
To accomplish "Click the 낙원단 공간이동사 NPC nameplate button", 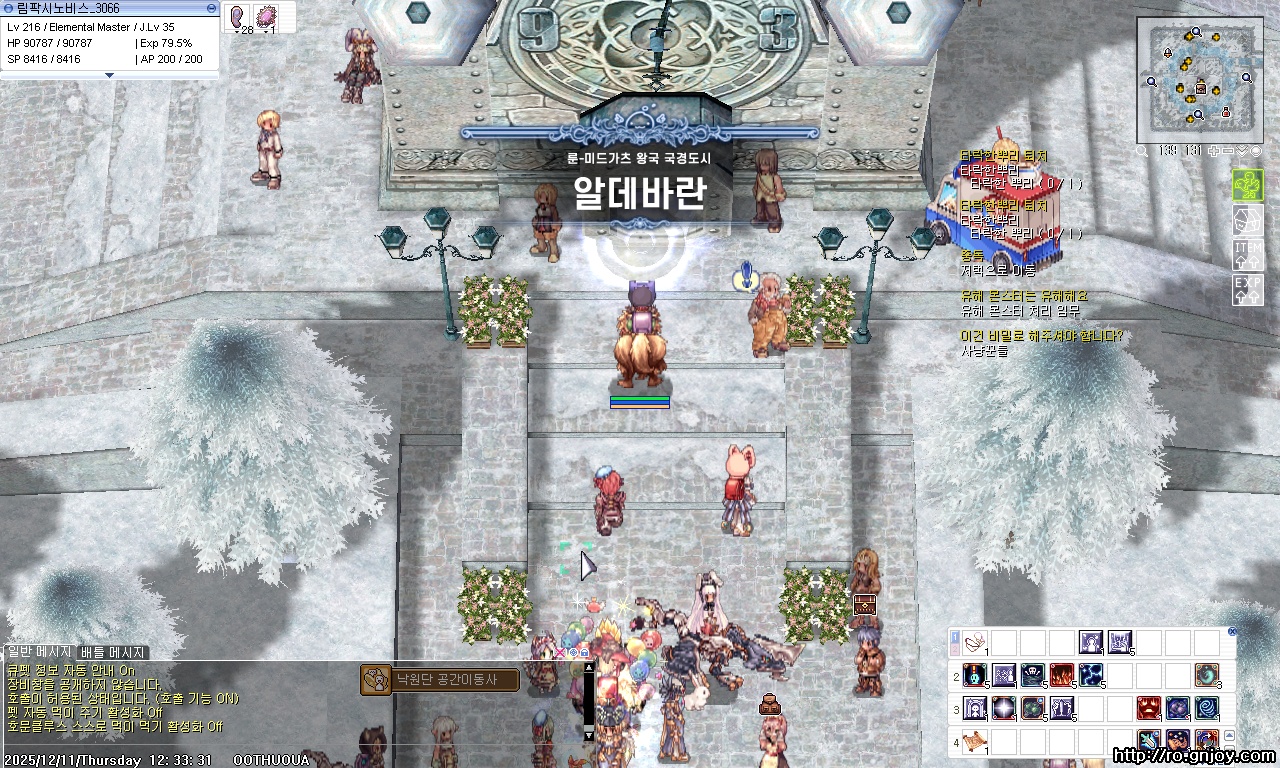I will [446, 678].
